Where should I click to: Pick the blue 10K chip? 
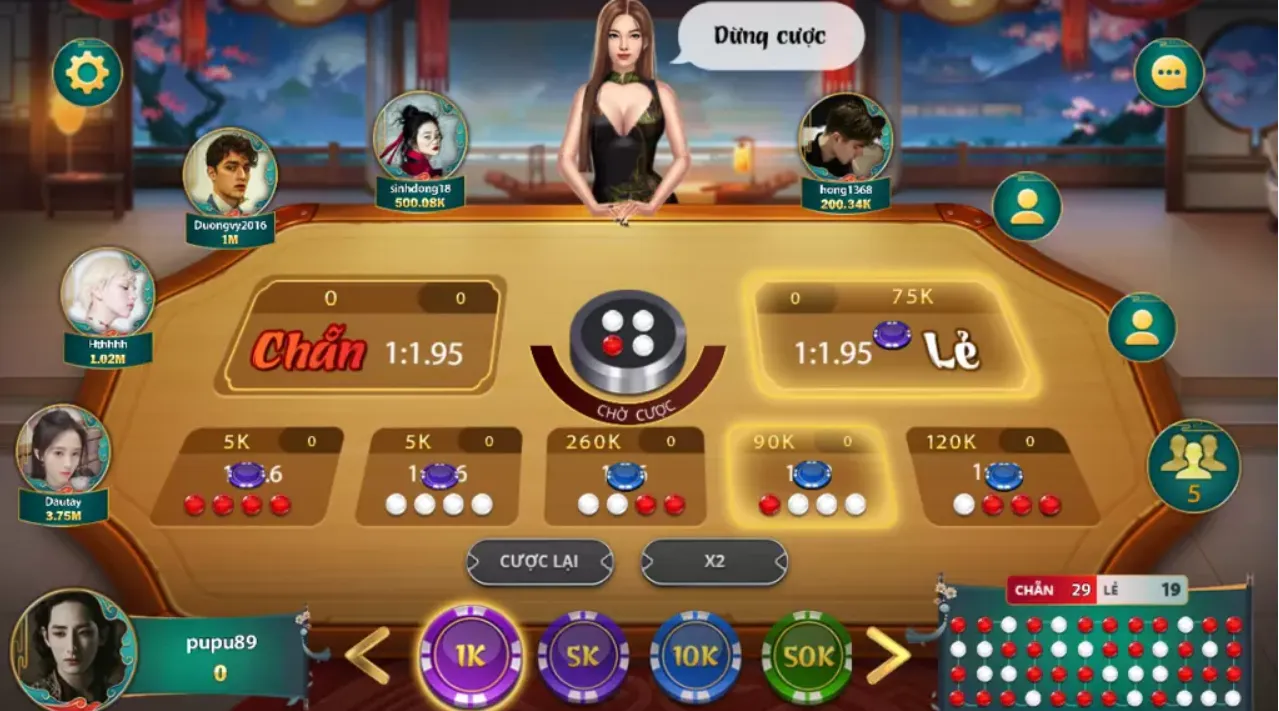pyautogui.click(x=696, y=656)
